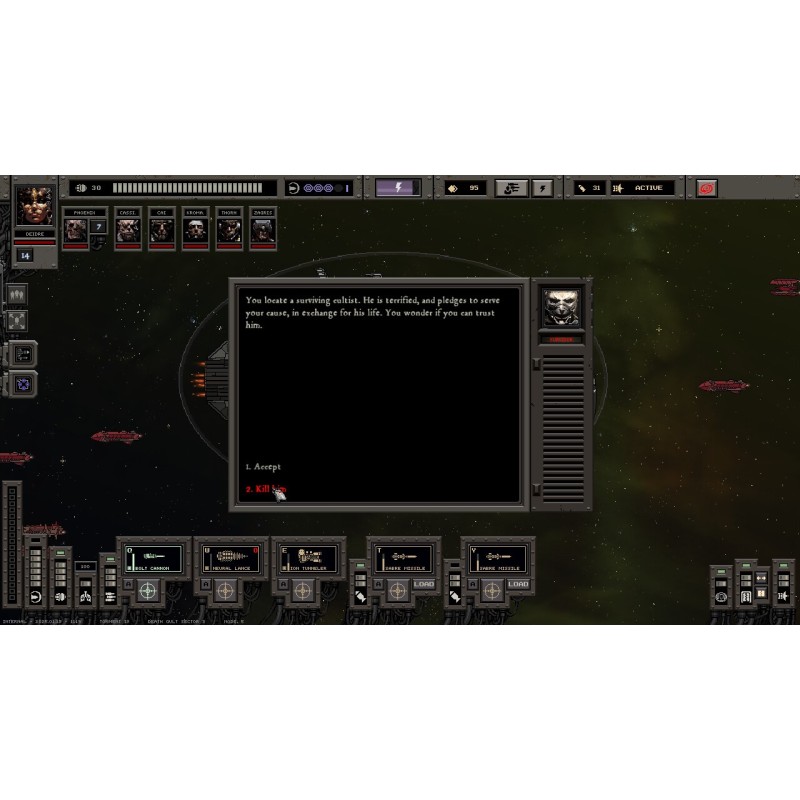Select crew member Chi's portrait

point(160,230)
